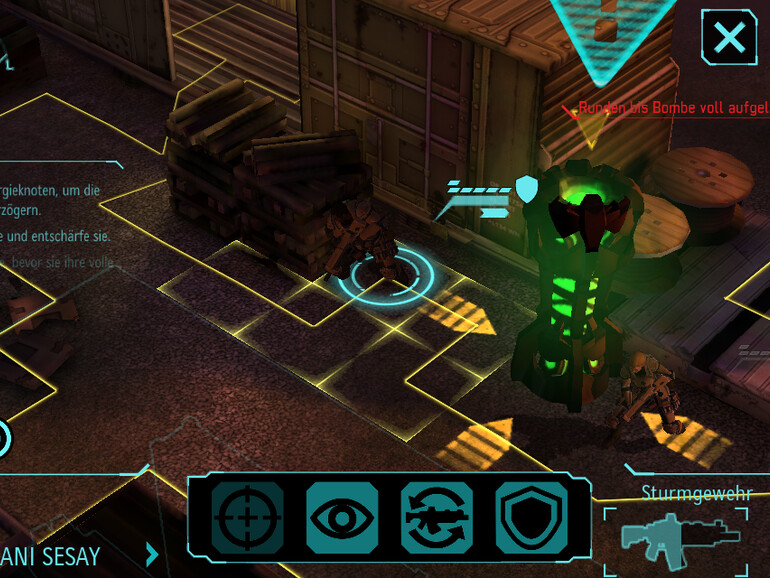Use the Hunker Down shield ability
Image resolution: width=770 pixels, height=578 pixels.
[531, 517]
